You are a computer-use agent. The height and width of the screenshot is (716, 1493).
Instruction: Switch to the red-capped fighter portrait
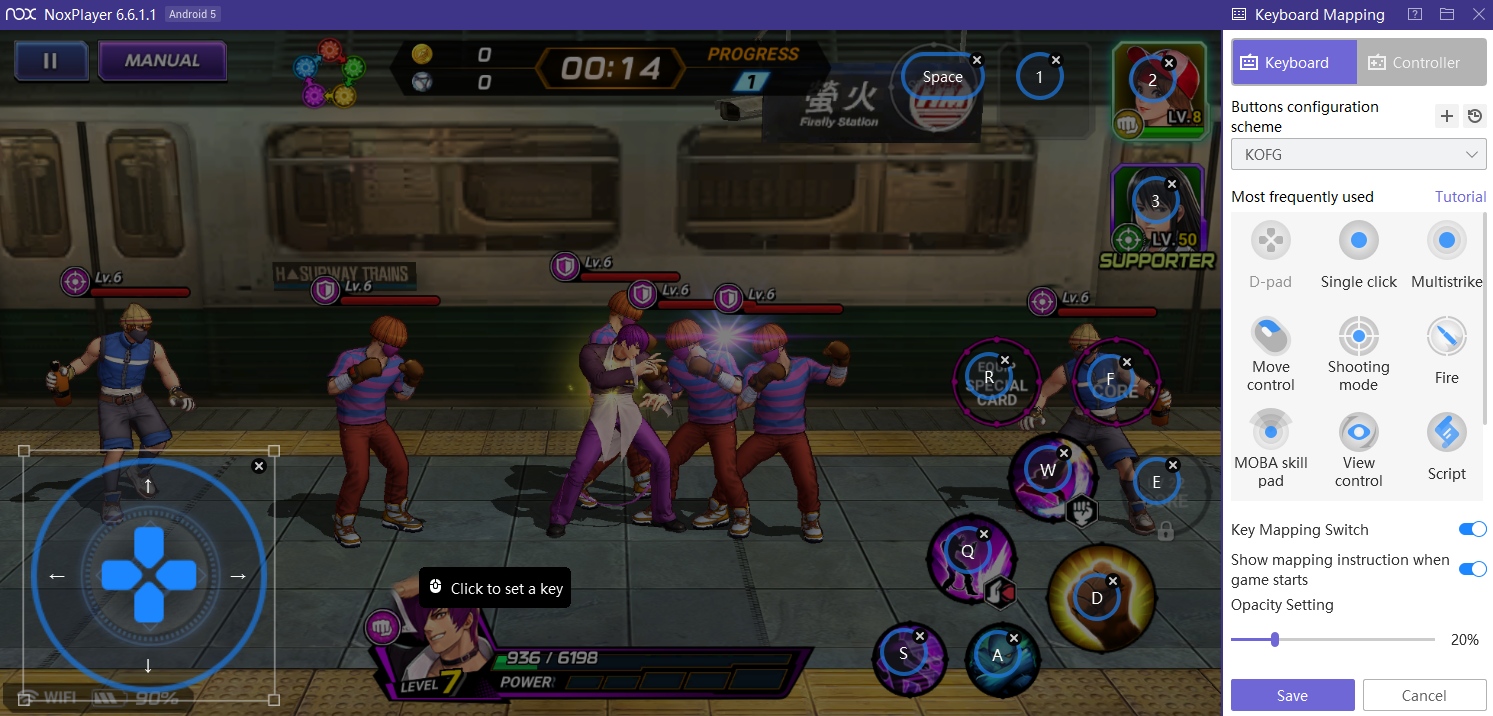click(x=1157, y=88)
